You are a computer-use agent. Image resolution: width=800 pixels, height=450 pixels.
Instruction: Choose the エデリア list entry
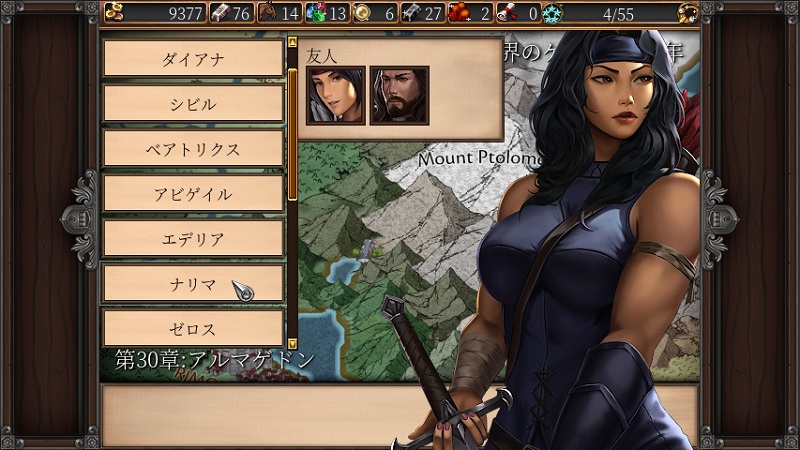[x=193, y=238]
